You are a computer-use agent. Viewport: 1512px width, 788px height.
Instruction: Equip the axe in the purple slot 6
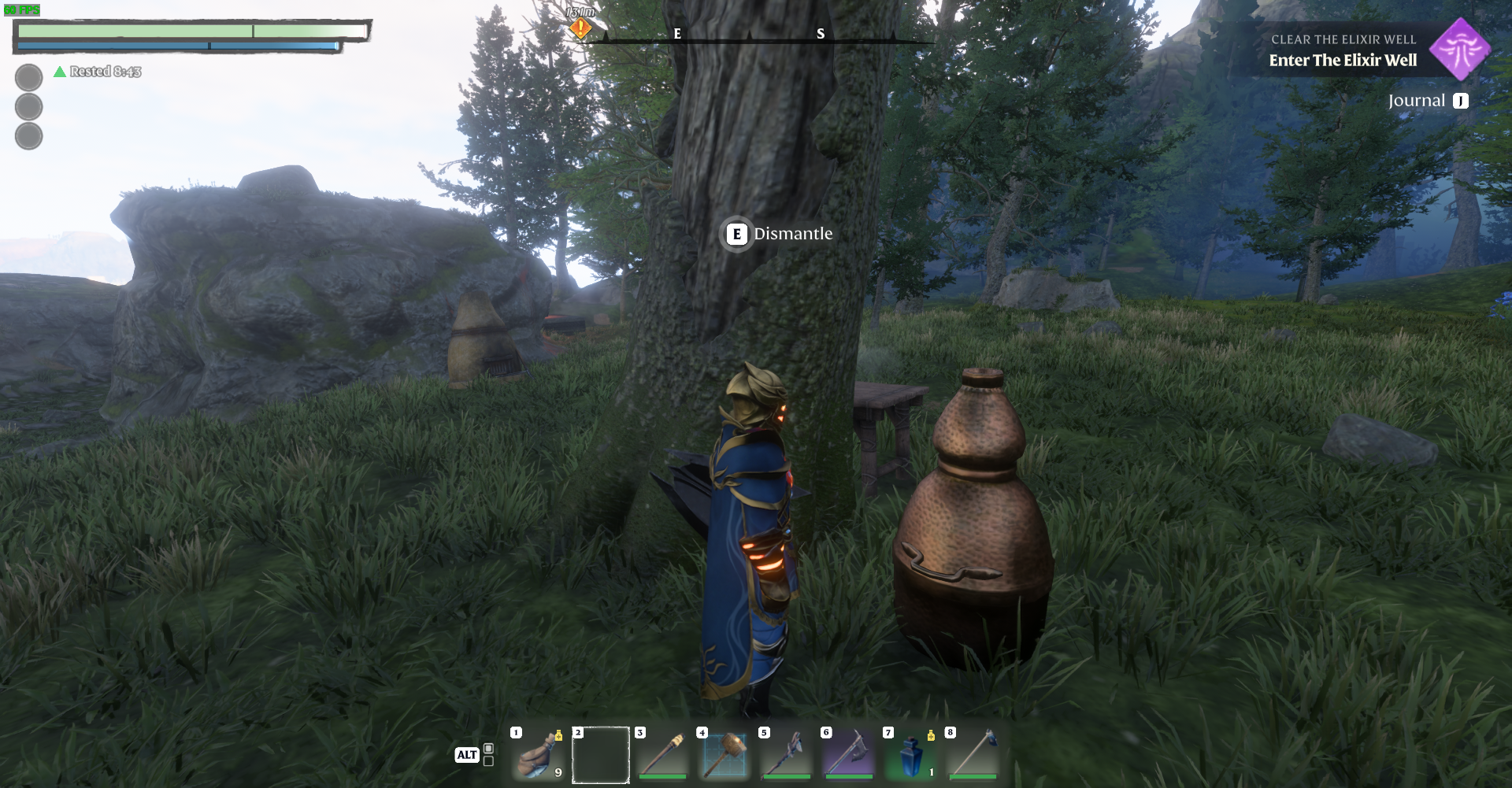(849, 755)
